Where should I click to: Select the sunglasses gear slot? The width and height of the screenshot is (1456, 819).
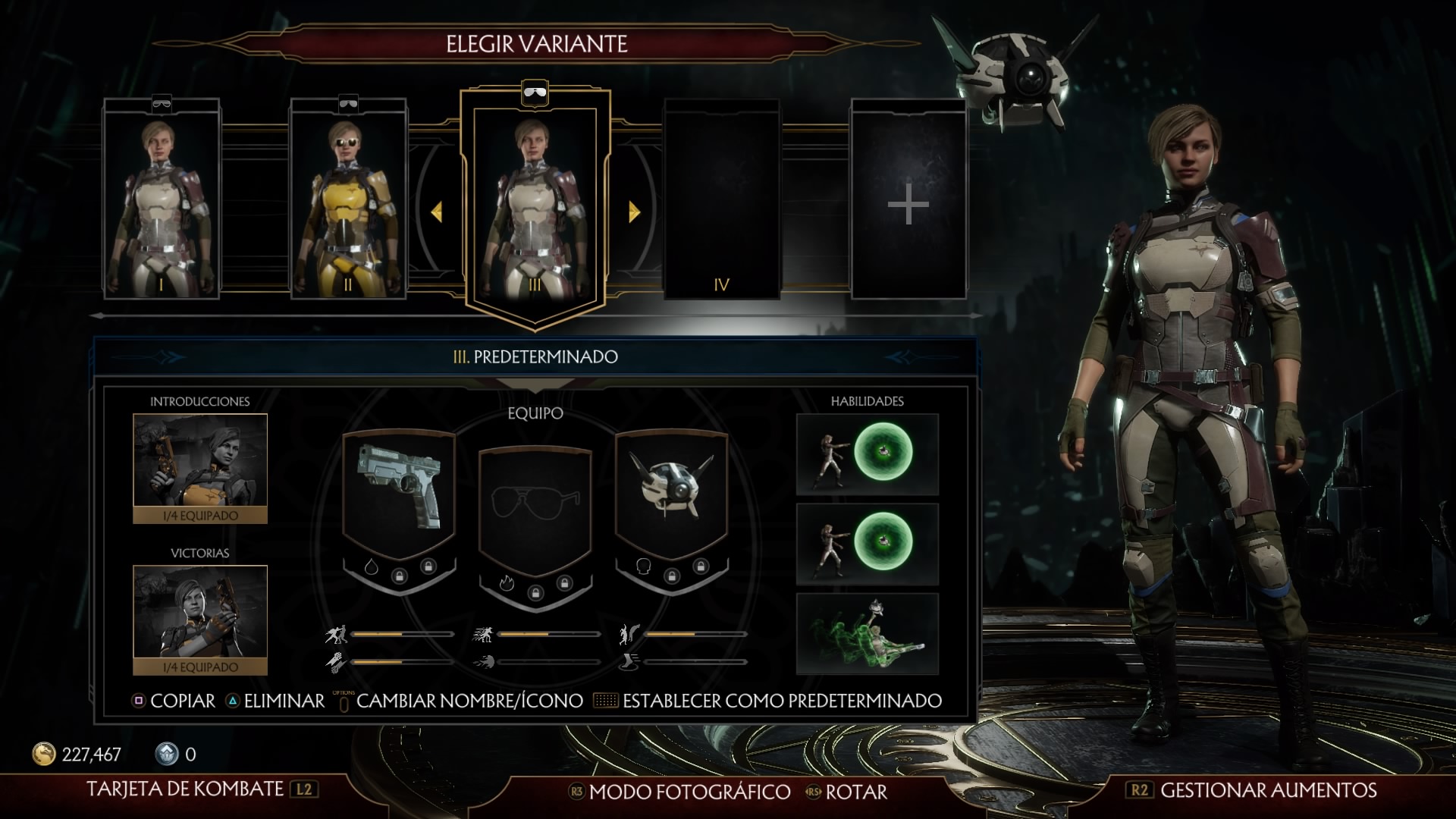coord(535,504)
